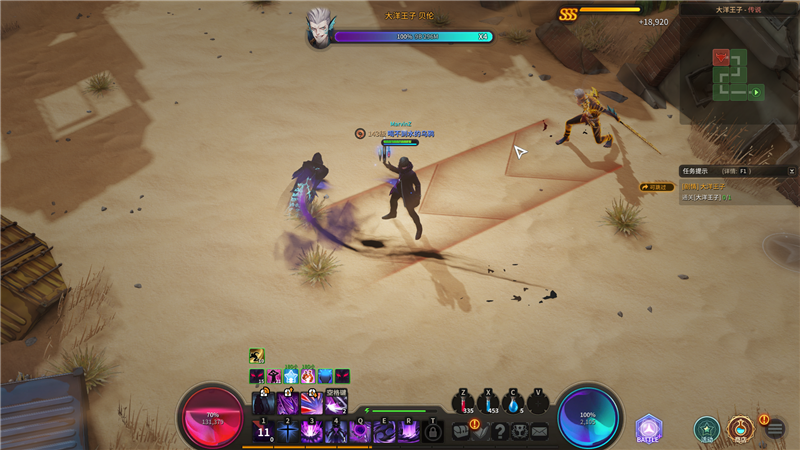Click the 可跳过 skip button
This screenshot has height=450, width=800.
pyautogui.click(x=657, y=187)
